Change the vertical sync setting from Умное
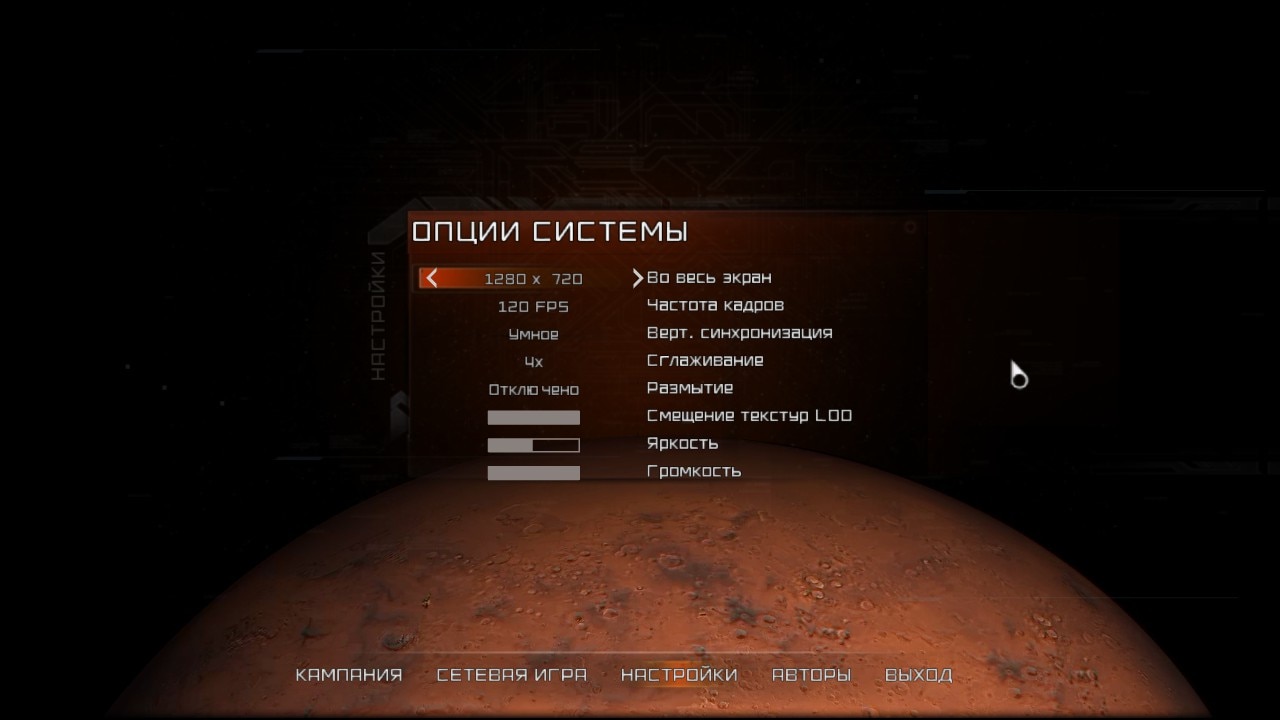Image resolution: width=1280 pixels, height=720 pixels. tap(533, 333)
